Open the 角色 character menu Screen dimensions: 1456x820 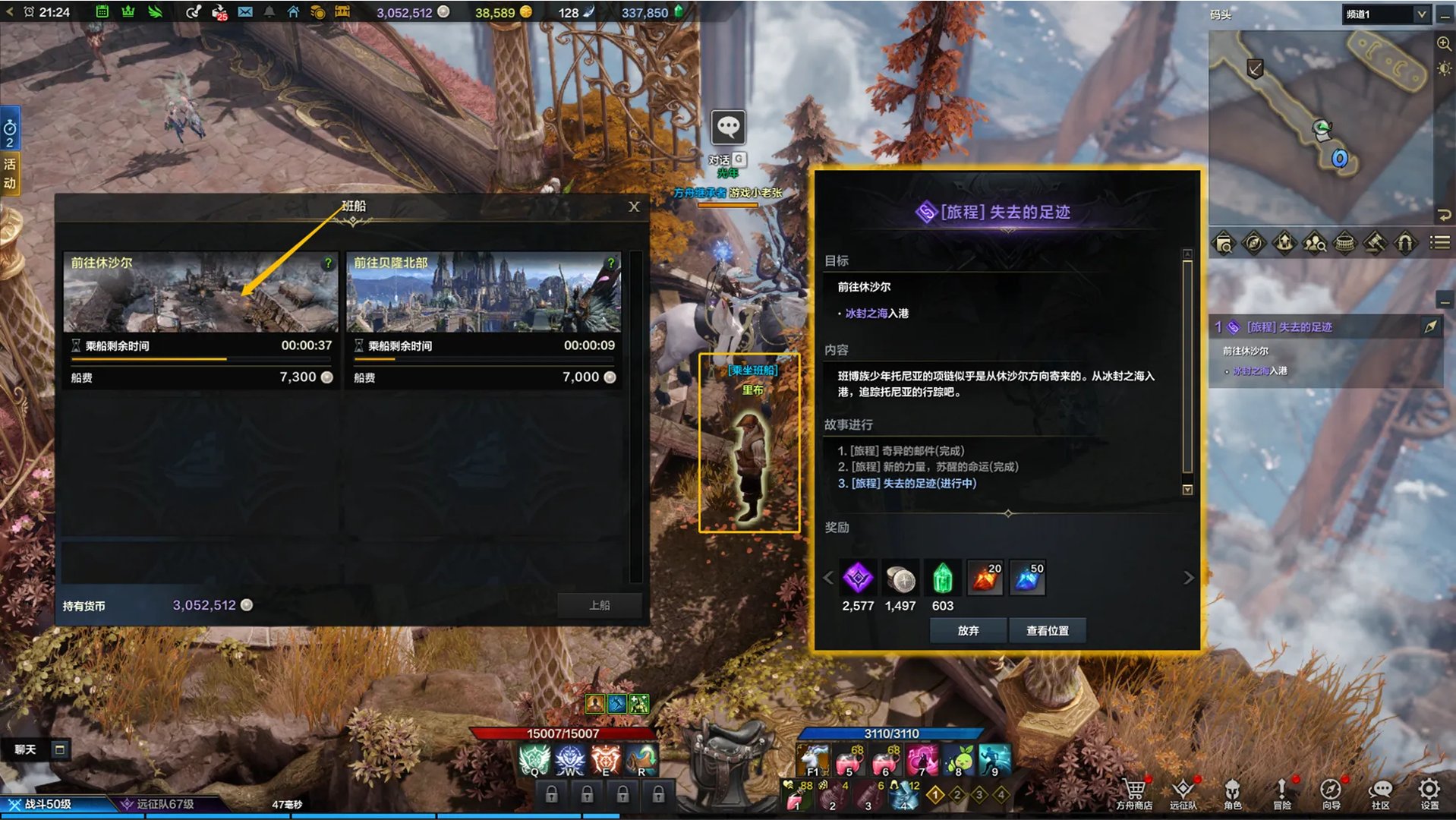[1232, 793]
